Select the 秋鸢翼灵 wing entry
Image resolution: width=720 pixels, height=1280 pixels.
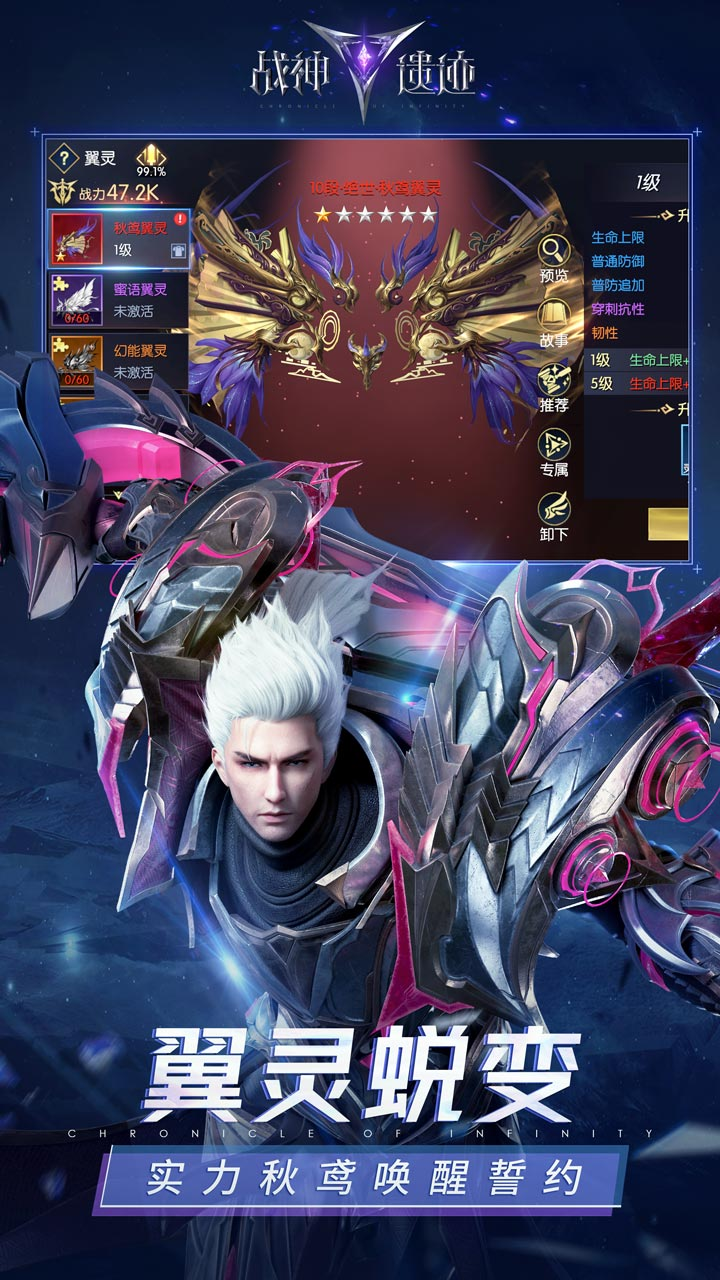(119, 240)
